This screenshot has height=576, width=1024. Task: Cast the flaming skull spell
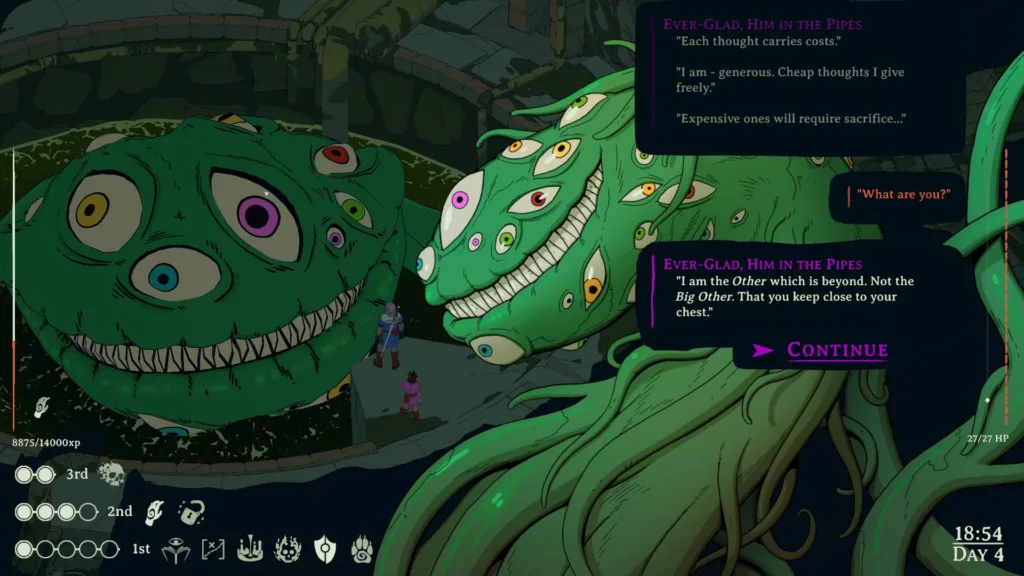288,549
